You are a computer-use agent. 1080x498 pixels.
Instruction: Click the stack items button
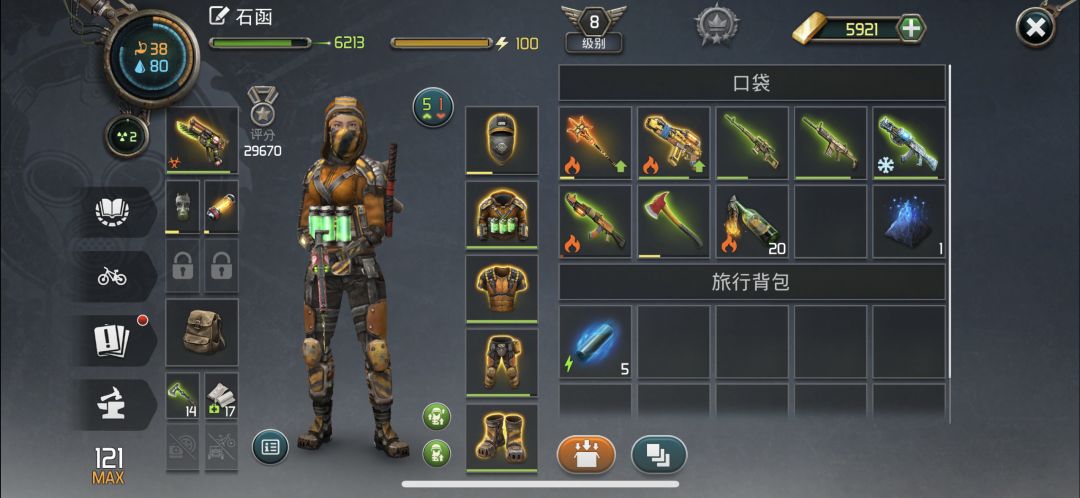659,454
